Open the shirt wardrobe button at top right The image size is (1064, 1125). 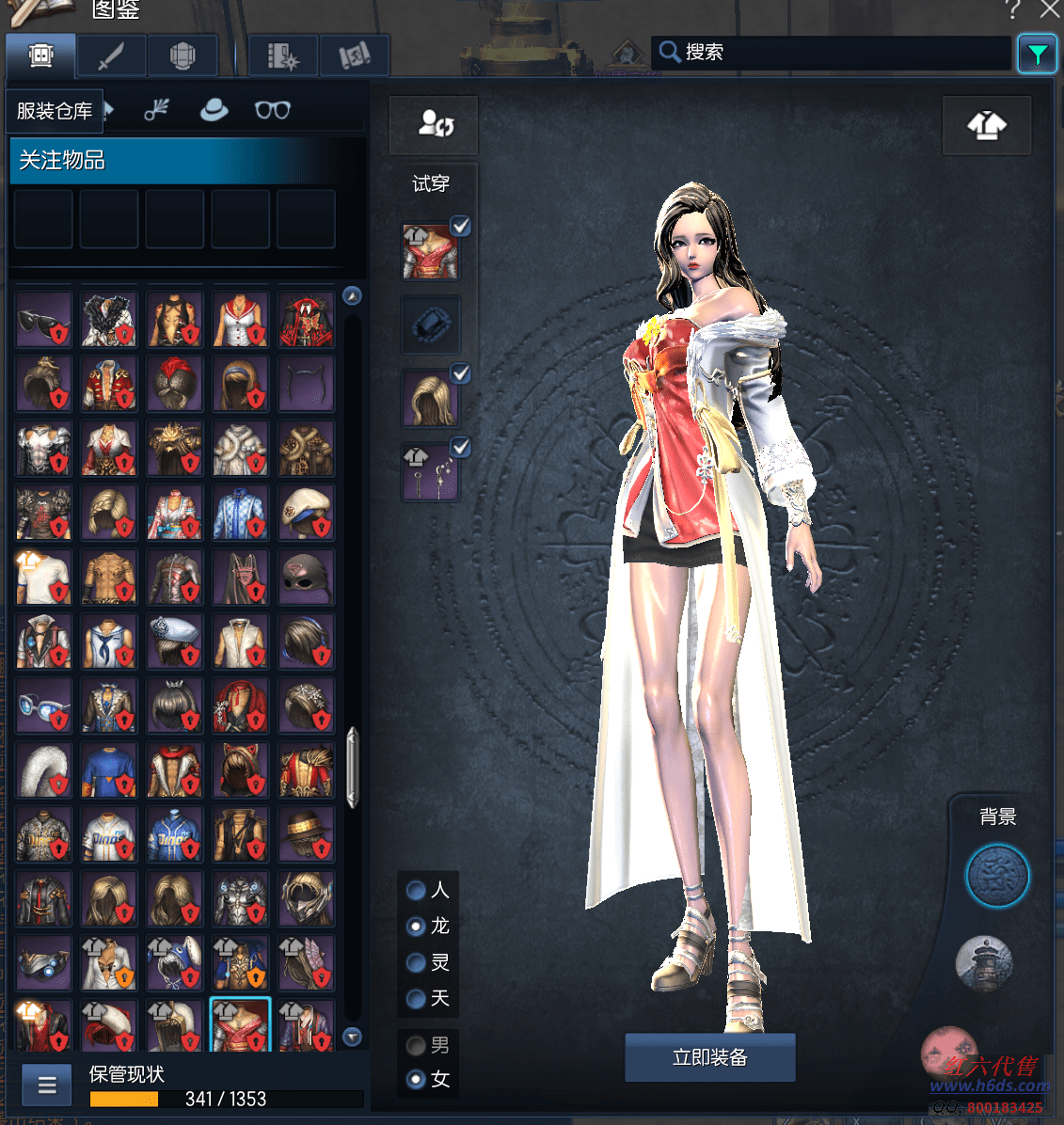pos(987,125)
